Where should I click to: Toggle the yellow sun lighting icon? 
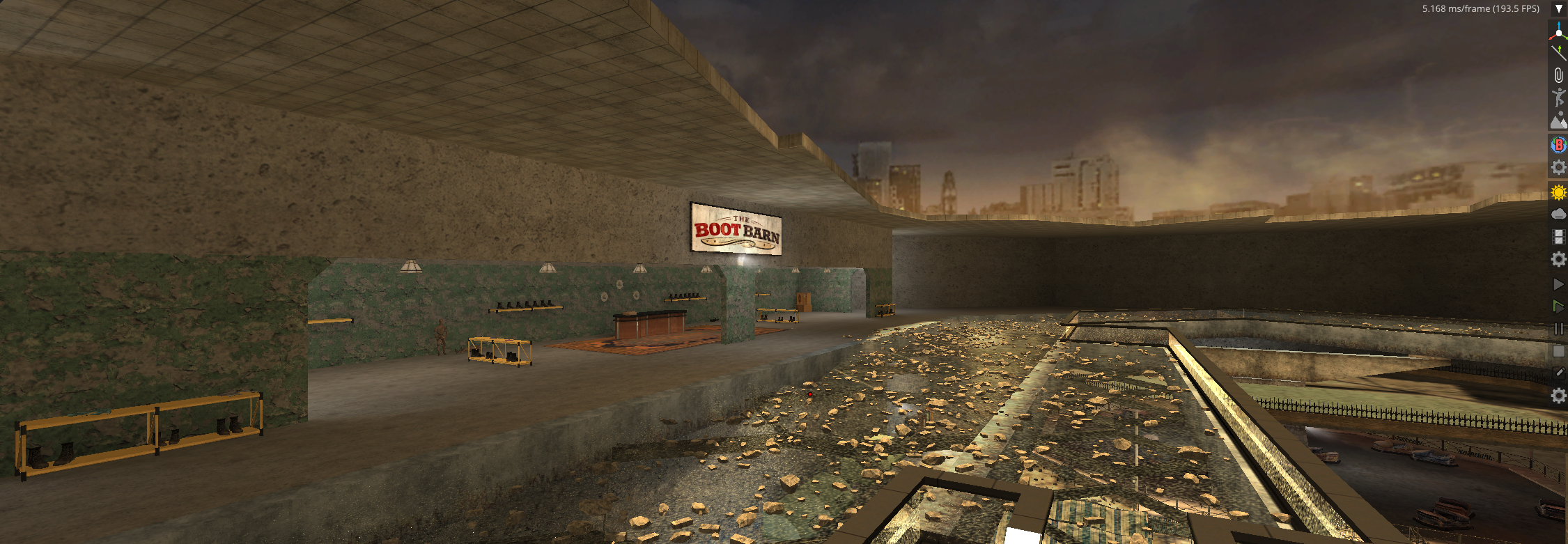(1558, 192)
